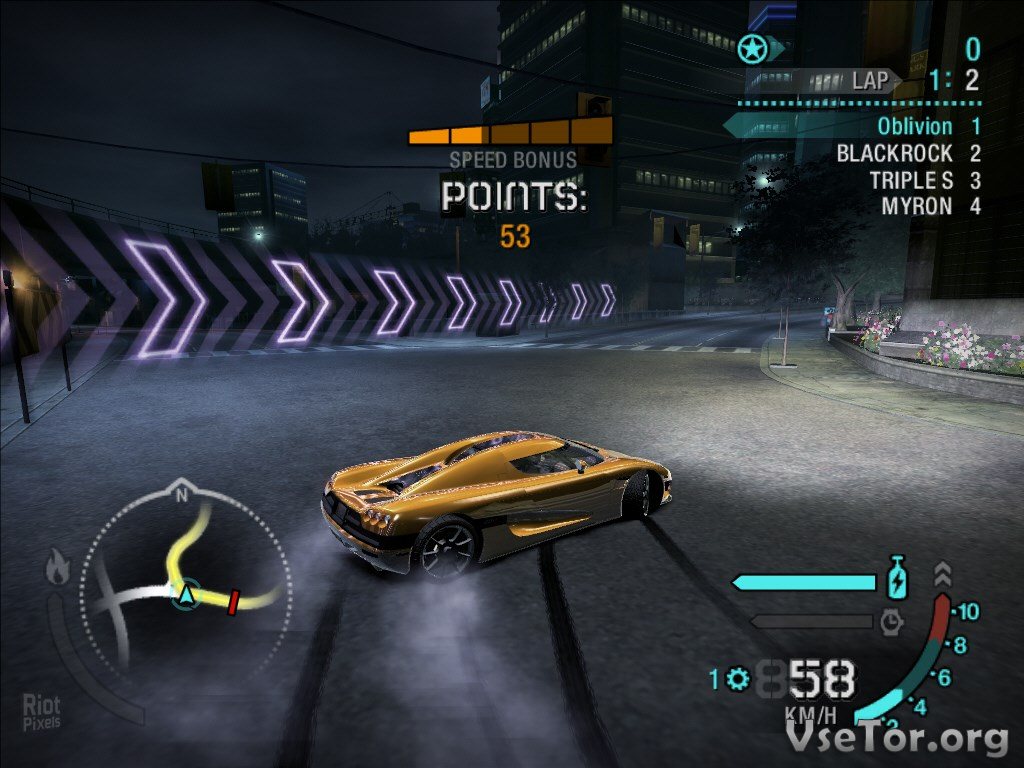Image resolution: width=1024 pixels, height=768 pixels.
Task: Click the circular minimap
Action: coord(185,584)
